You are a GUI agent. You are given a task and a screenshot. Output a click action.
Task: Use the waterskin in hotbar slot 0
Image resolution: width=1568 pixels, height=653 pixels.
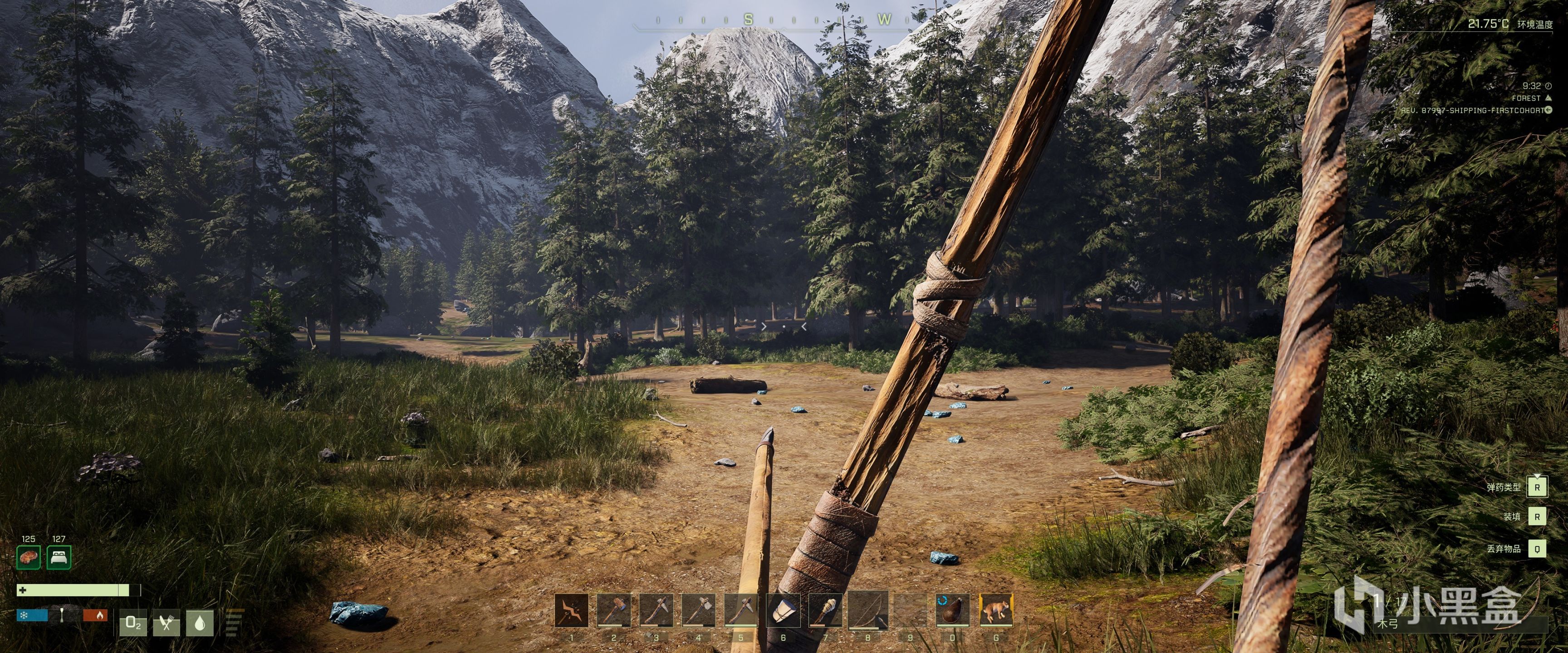[952, 610]
